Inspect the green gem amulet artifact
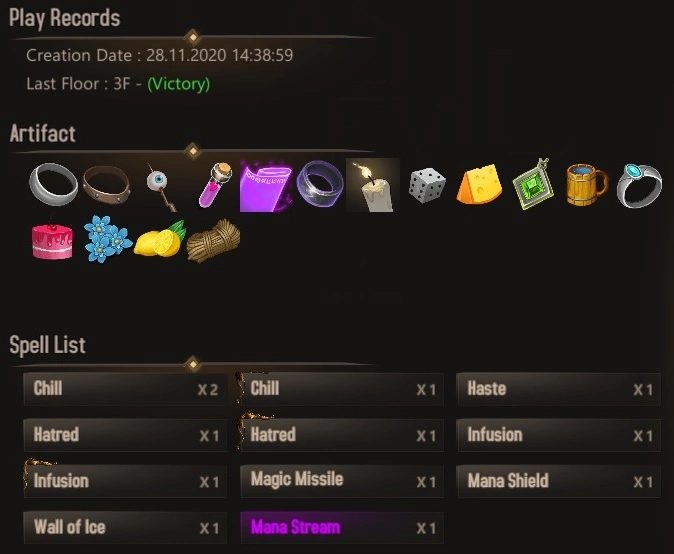This screenshot has width=674, height=554. click(x=532, y=185)
